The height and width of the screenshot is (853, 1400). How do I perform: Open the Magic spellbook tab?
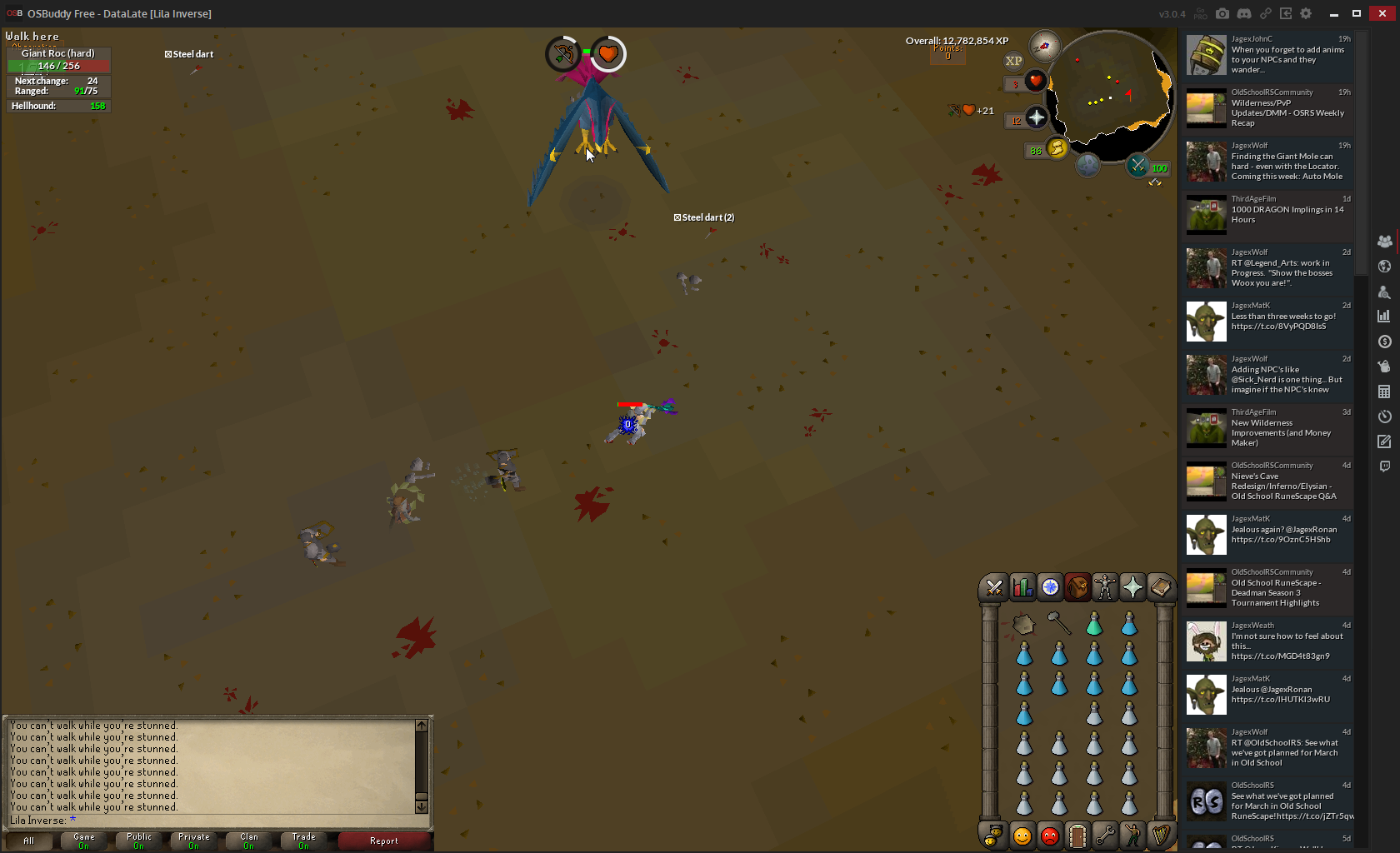[1160, 588]
